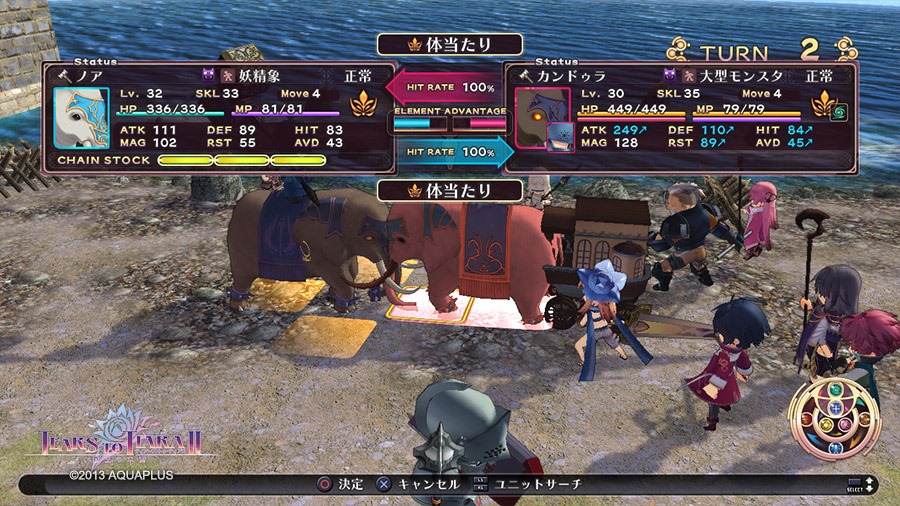The width and height of the screenshot is (900, 506).
Task: Click the purple 大型モンスタ class icon
Action: click(670, 75)
